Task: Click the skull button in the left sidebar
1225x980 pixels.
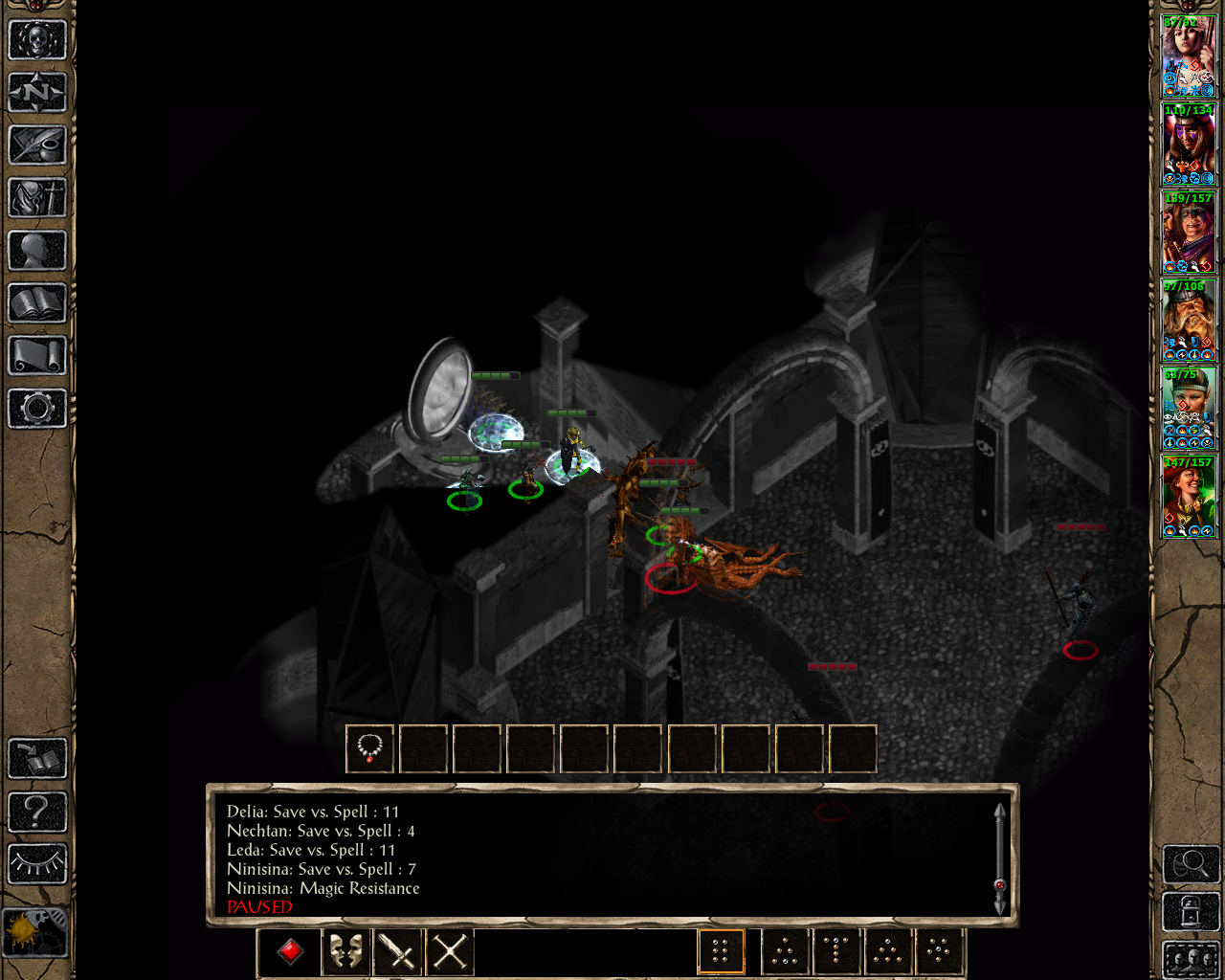Action: pos(37,40)
